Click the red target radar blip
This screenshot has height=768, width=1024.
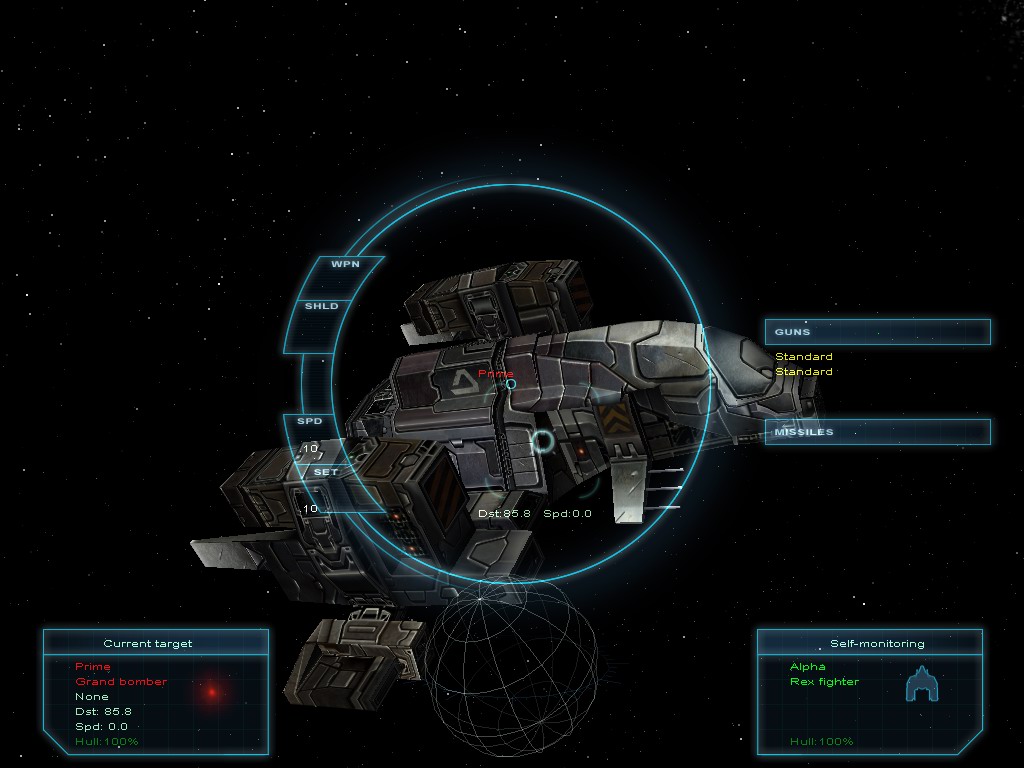tap(212, 691)
